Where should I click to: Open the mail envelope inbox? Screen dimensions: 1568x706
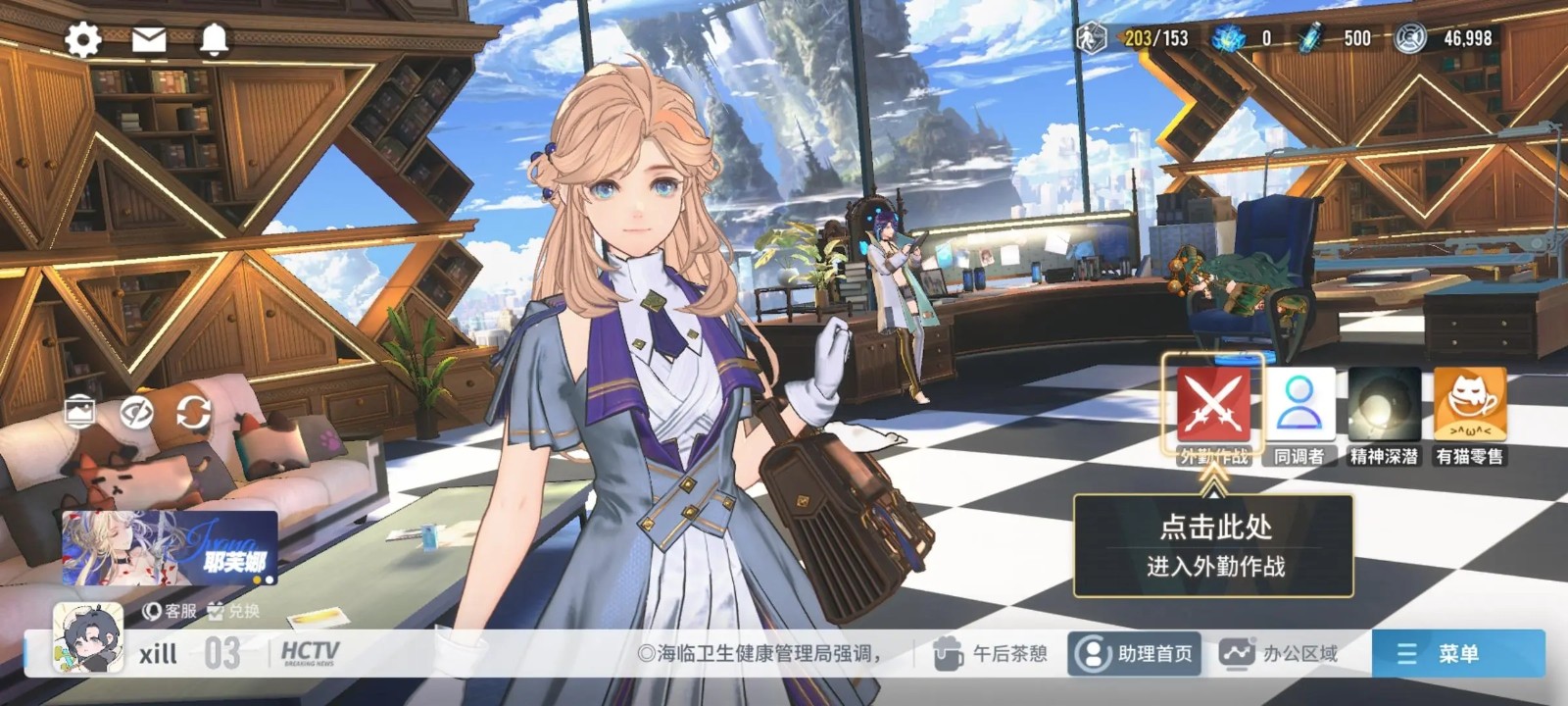pos(149,39)
